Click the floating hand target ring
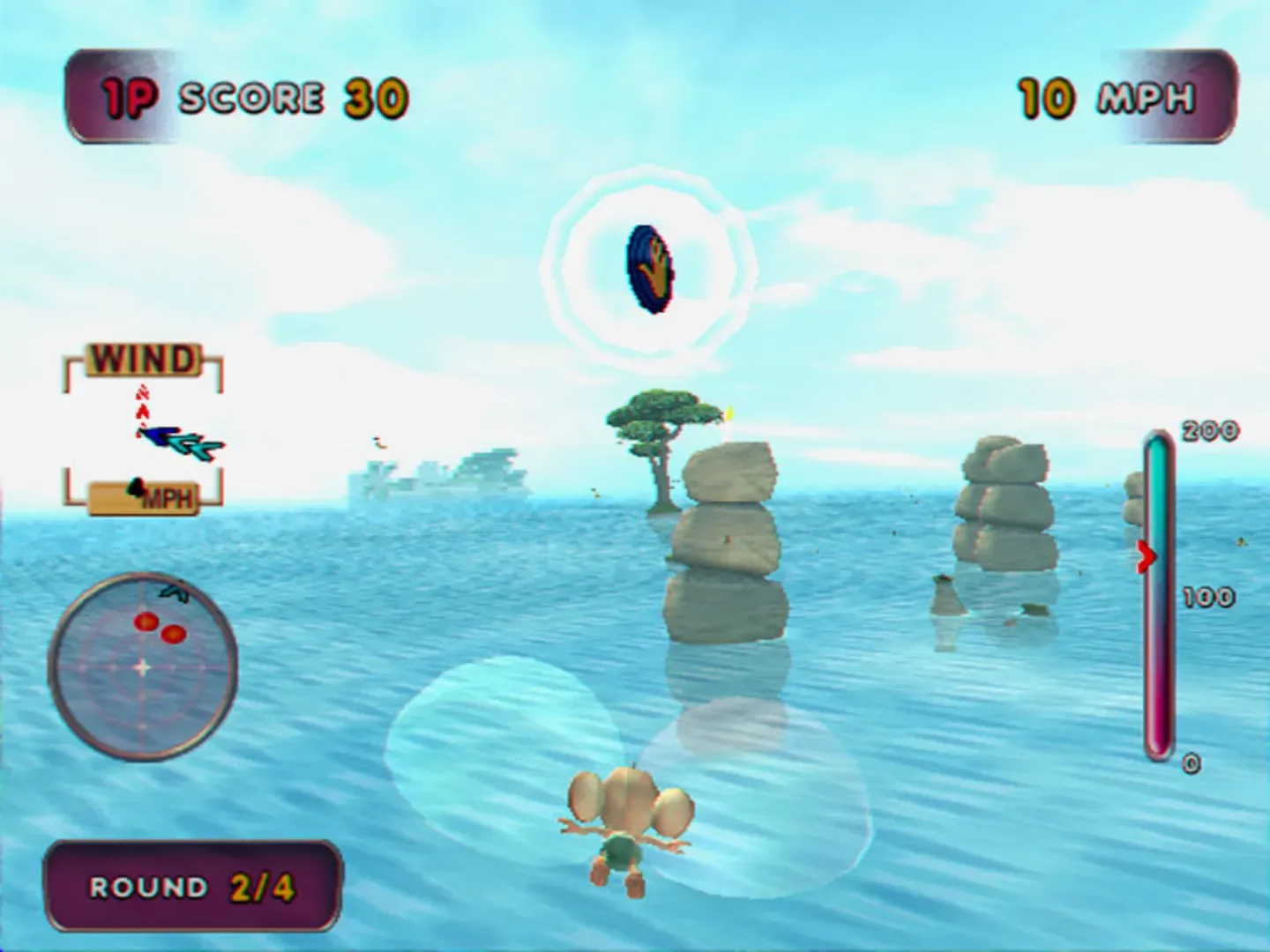This screenshot has width=1270, height=952. pos(650,269)
